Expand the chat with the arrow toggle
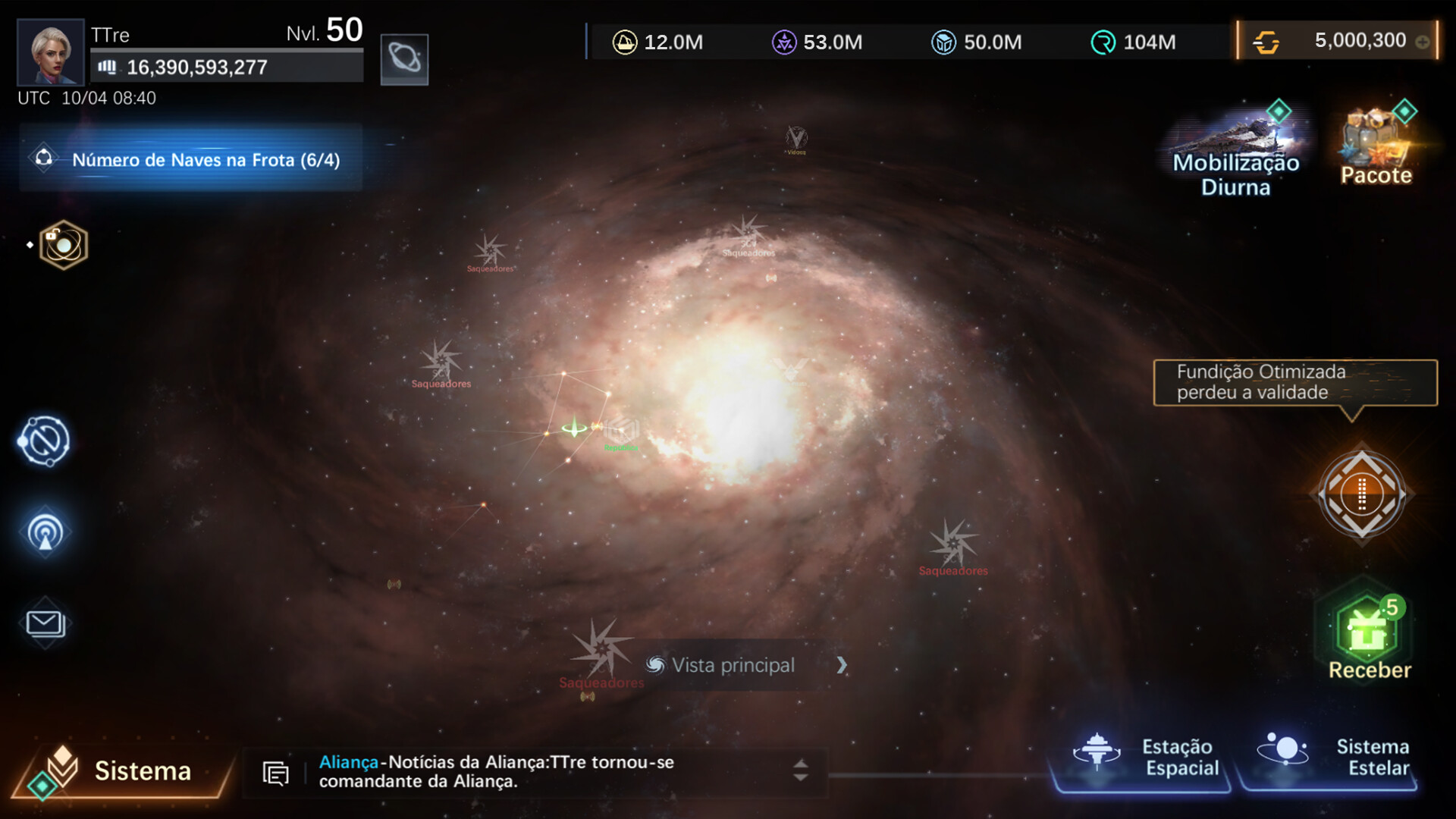1456x819 pixels. point(800,770)
